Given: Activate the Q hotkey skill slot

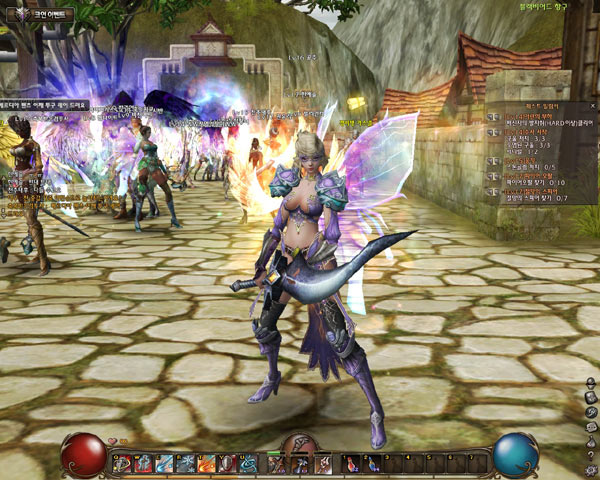Looking at the screenshot, I should (x=121, y=463).
